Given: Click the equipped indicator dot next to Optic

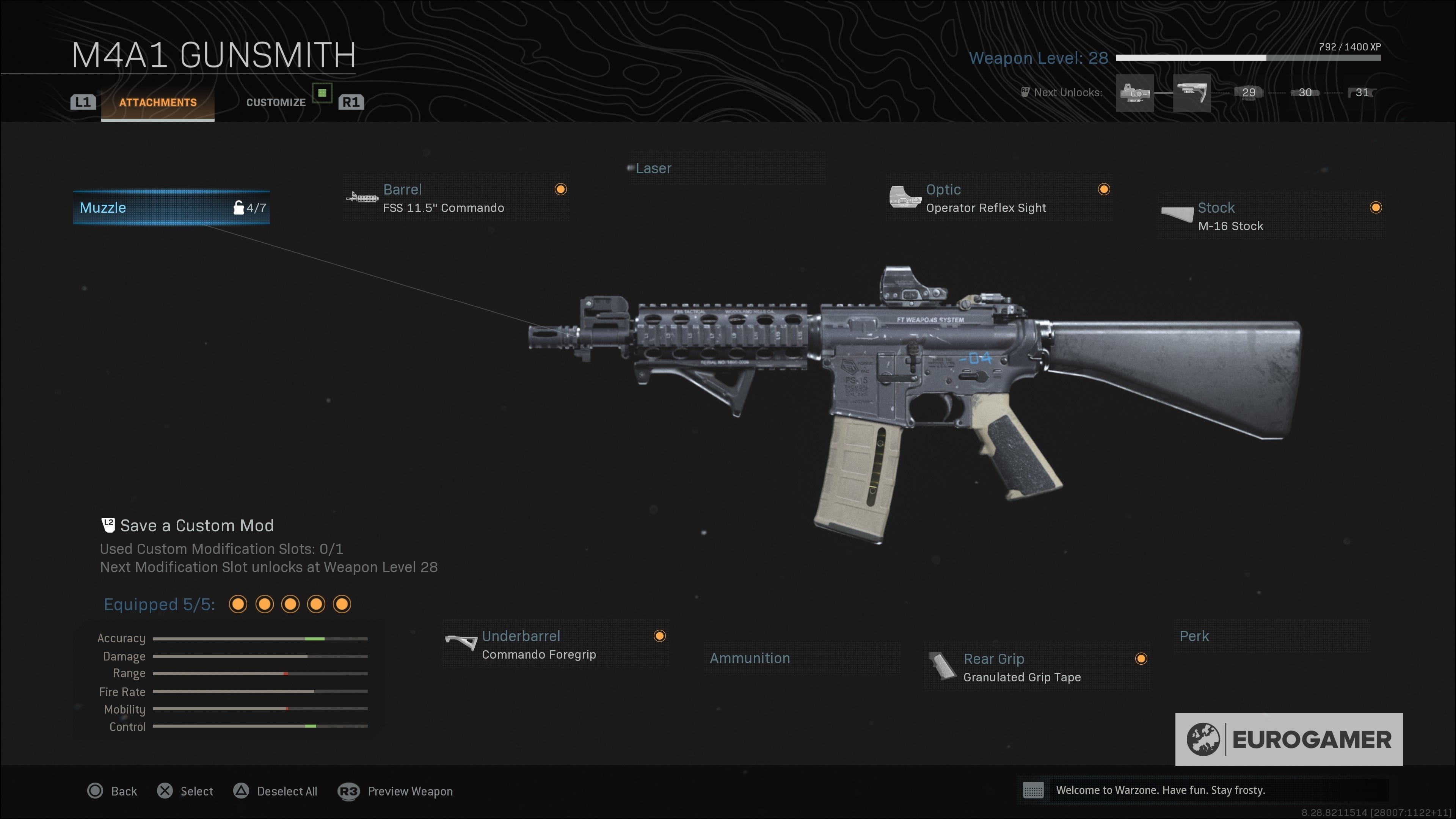Looking at the screenshot, I should pos(1103,189).
